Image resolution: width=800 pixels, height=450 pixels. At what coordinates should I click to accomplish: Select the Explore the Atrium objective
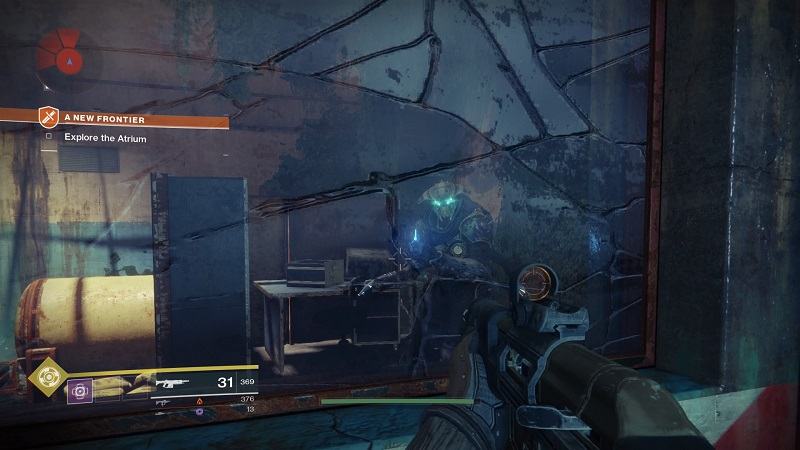coord(105,138)
